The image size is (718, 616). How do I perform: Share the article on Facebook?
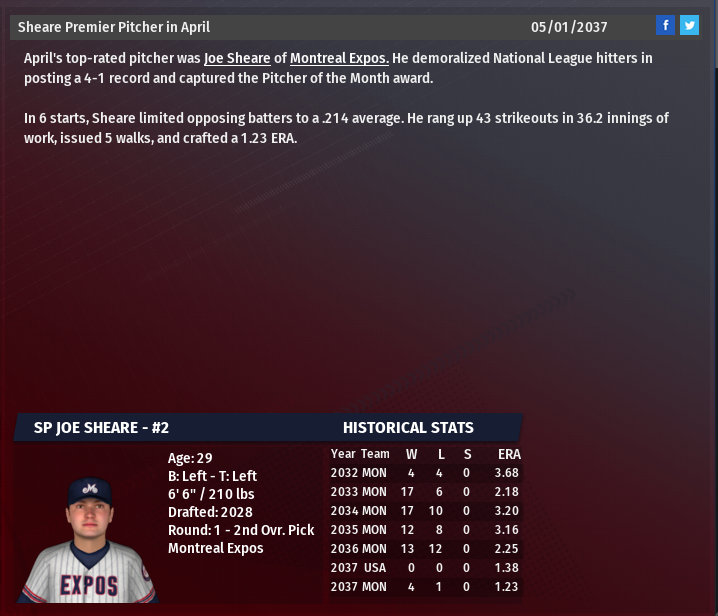pos(666,26)
